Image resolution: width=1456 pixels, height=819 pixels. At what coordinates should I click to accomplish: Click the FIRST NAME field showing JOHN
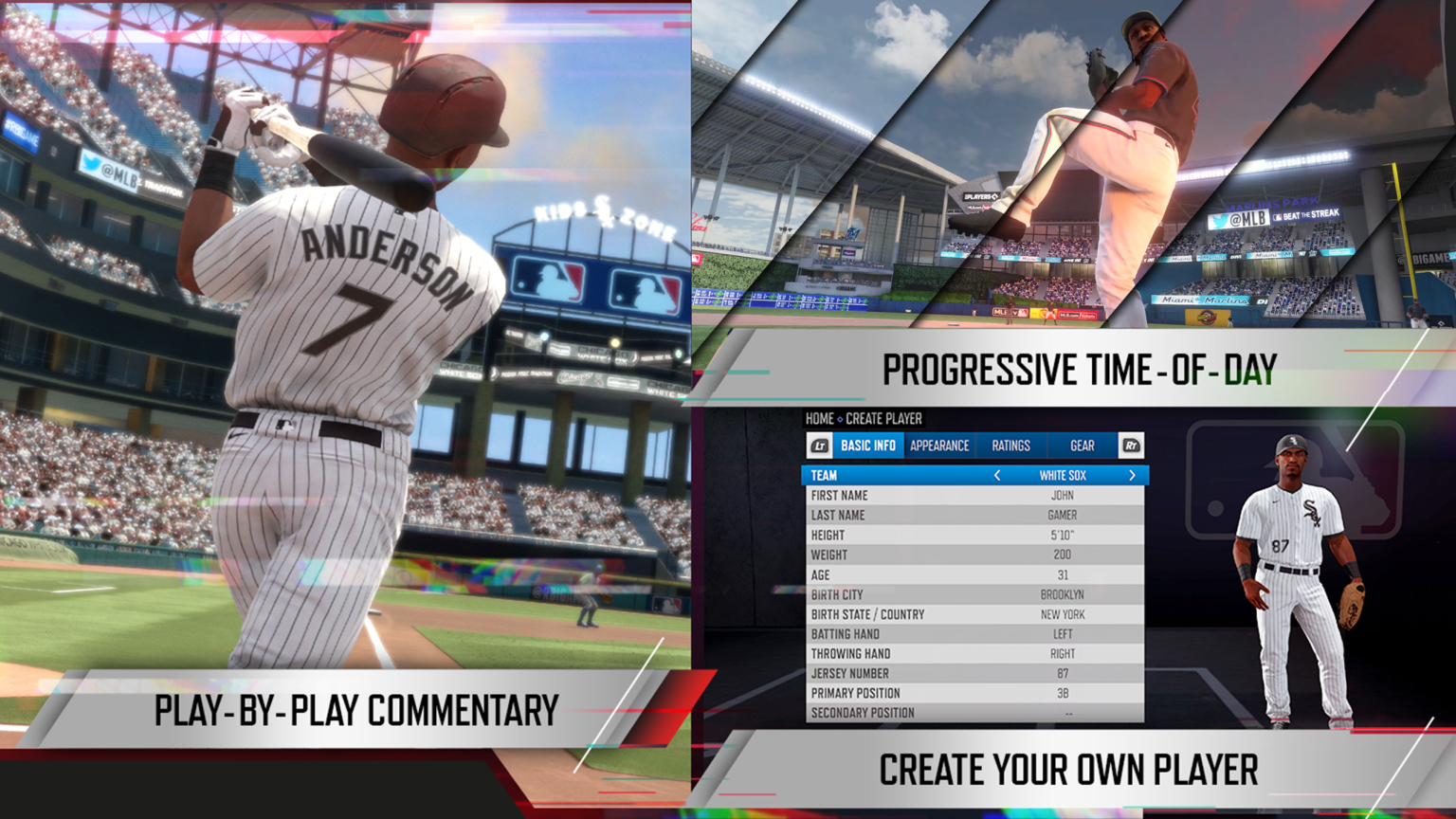point(976,495)
